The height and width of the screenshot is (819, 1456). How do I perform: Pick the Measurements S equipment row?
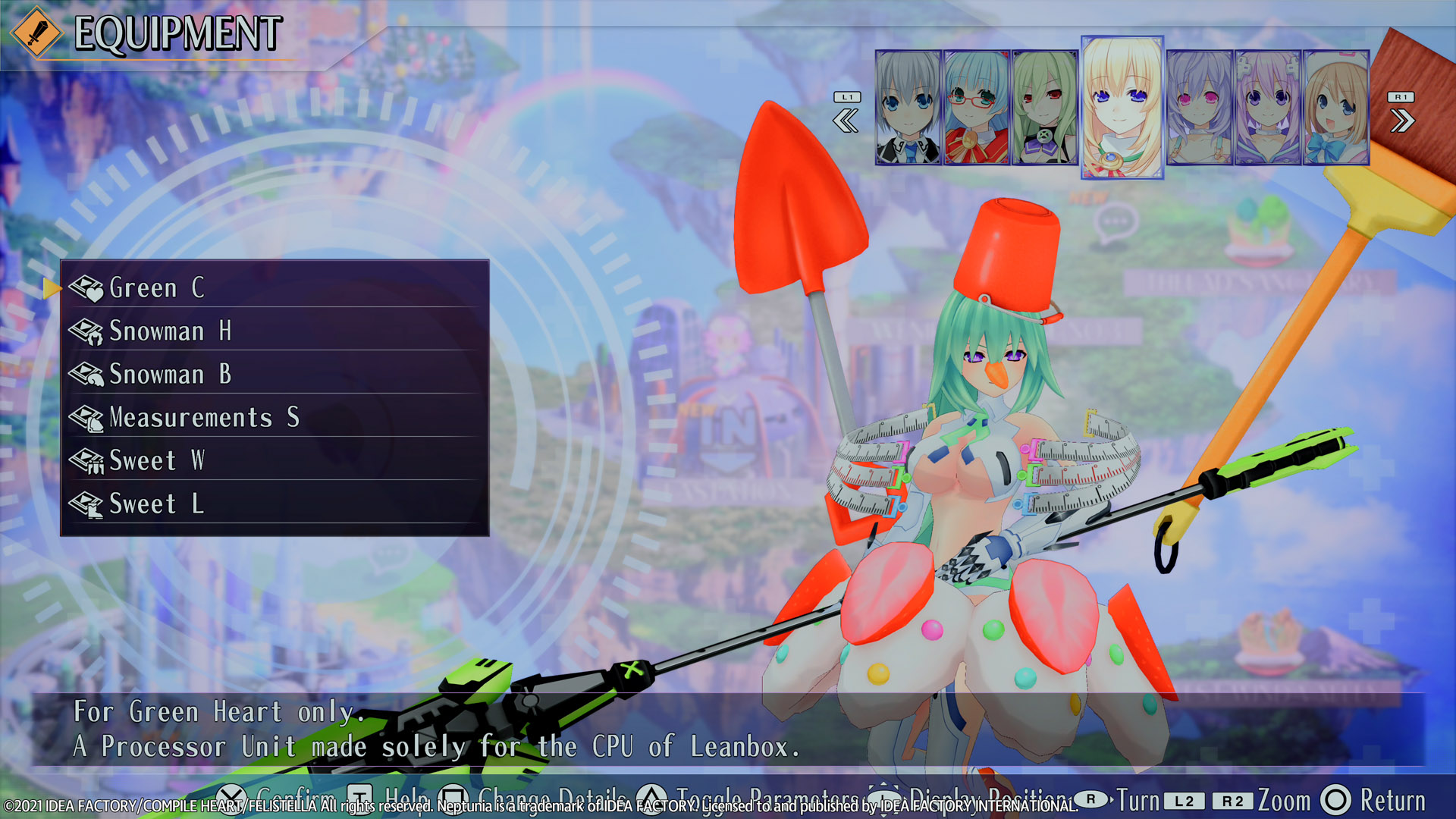(273, 418)
